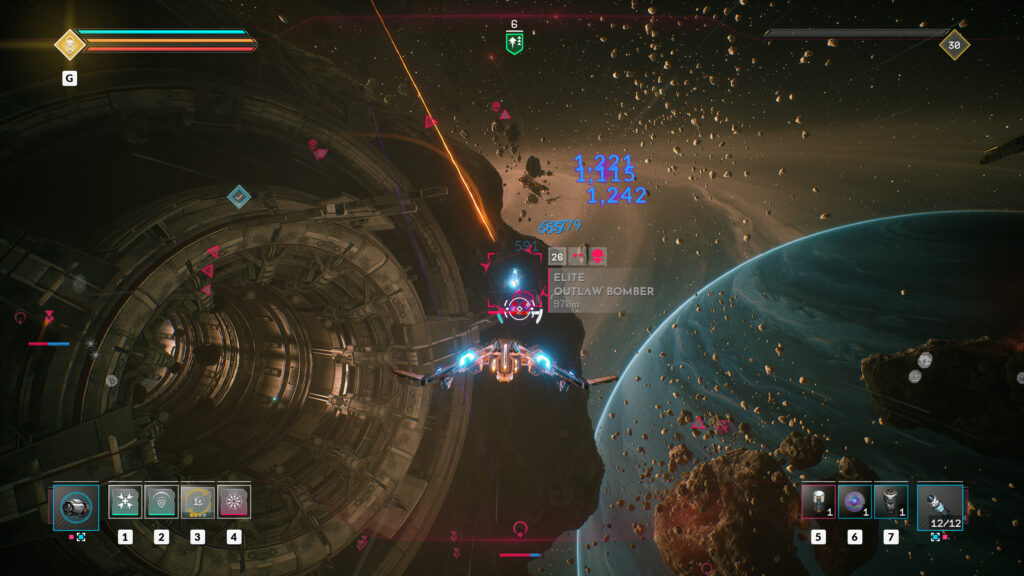Click the level 30 diamond badge
The image size is (1024, 576).
(x=953, y=44)
